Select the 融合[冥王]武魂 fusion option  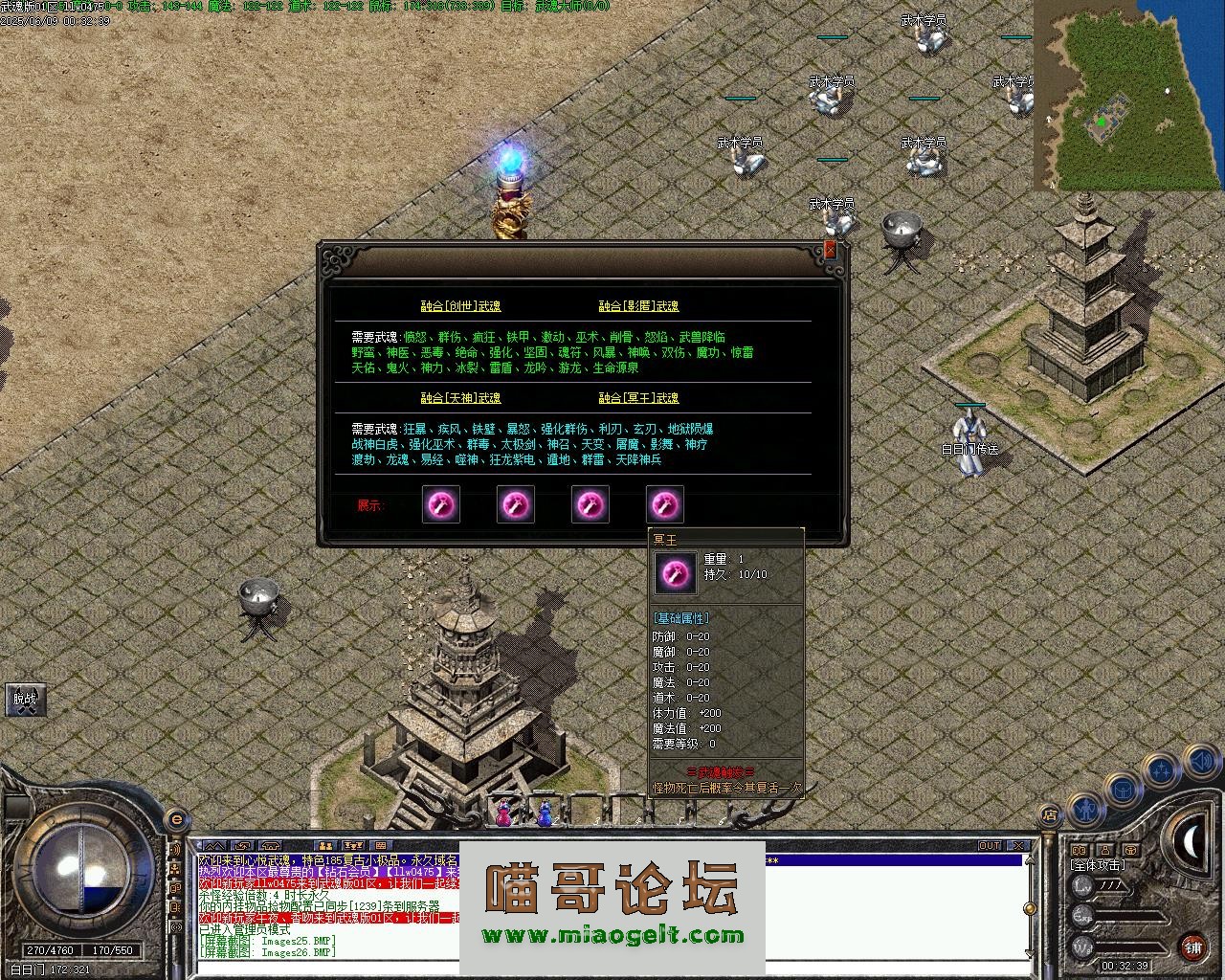[638, 398]
